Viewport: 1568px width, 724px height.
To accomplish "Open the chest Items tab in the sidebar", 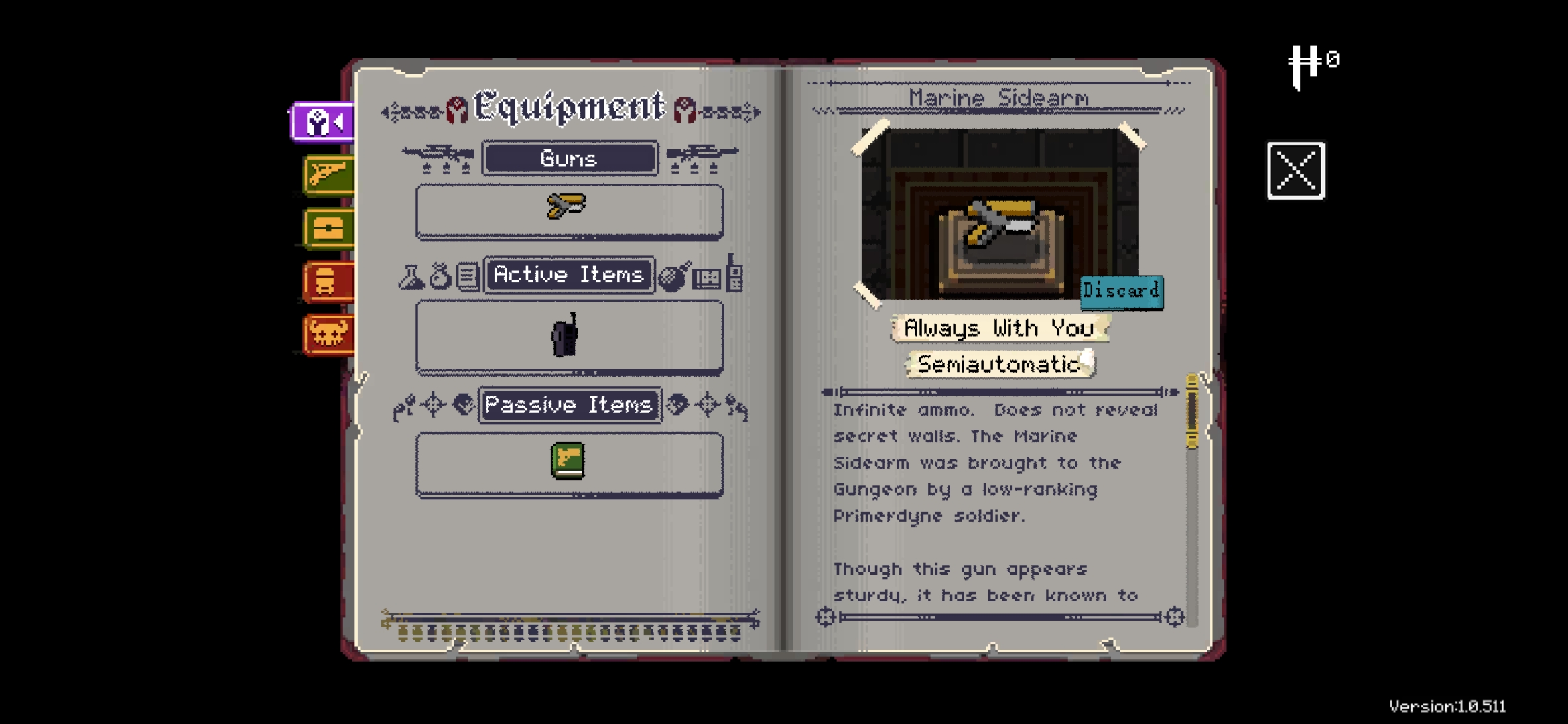I will click(x=328, y=228).
